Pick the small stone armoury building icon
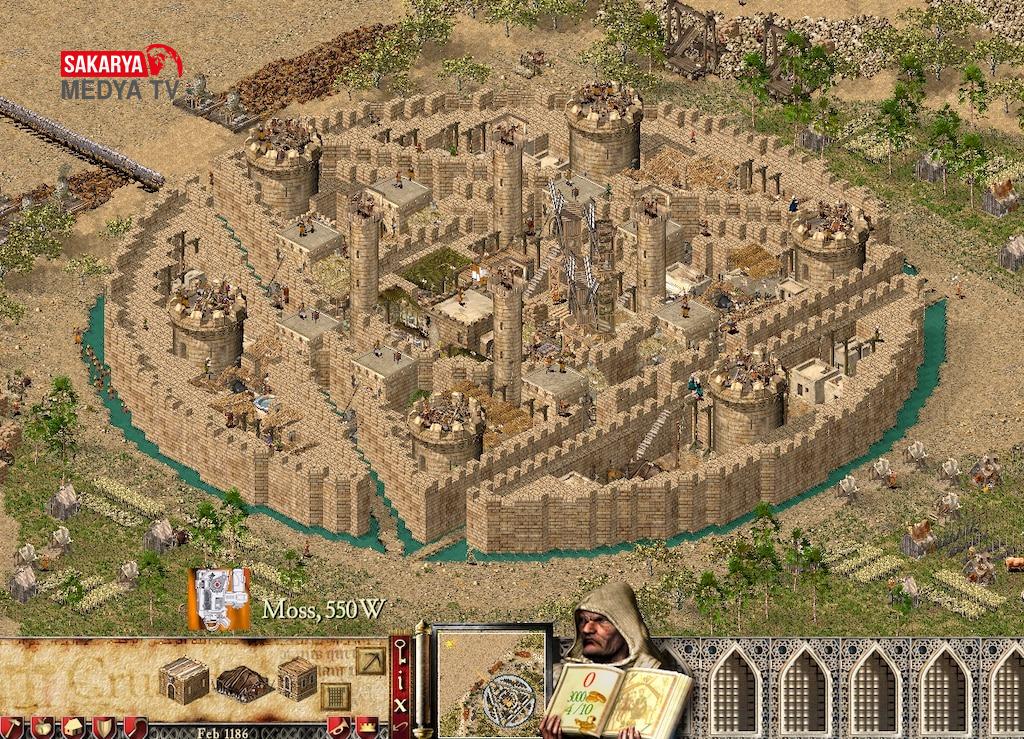Screen dimensions: 1024x739 pyautogui.click(x=296, y=678)
